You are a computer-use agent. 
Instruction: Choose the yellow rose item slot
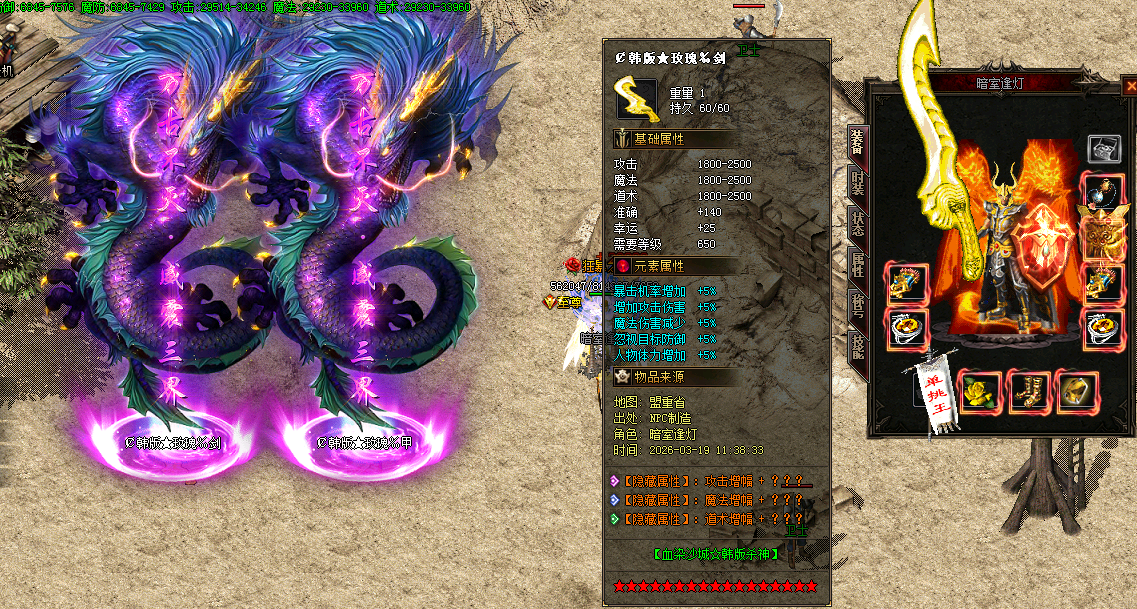click(978, 390)
